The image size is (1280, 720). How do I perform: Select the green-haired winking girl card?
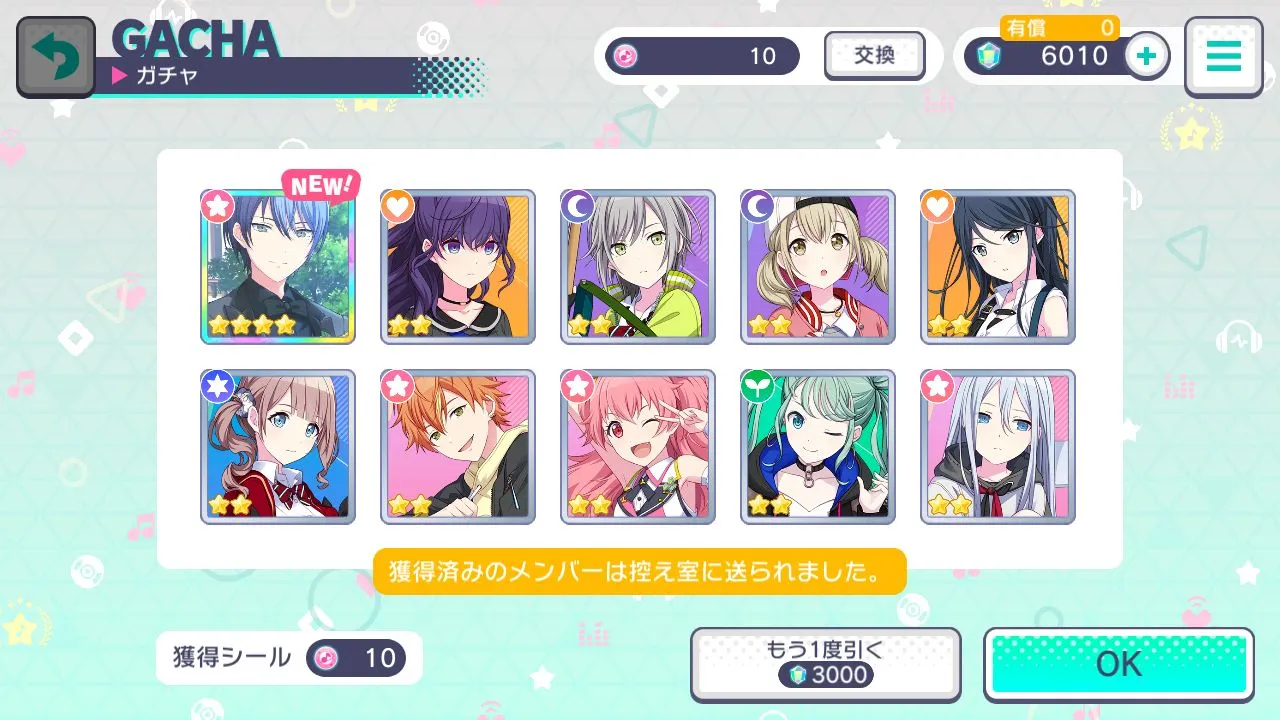point(818,447)
